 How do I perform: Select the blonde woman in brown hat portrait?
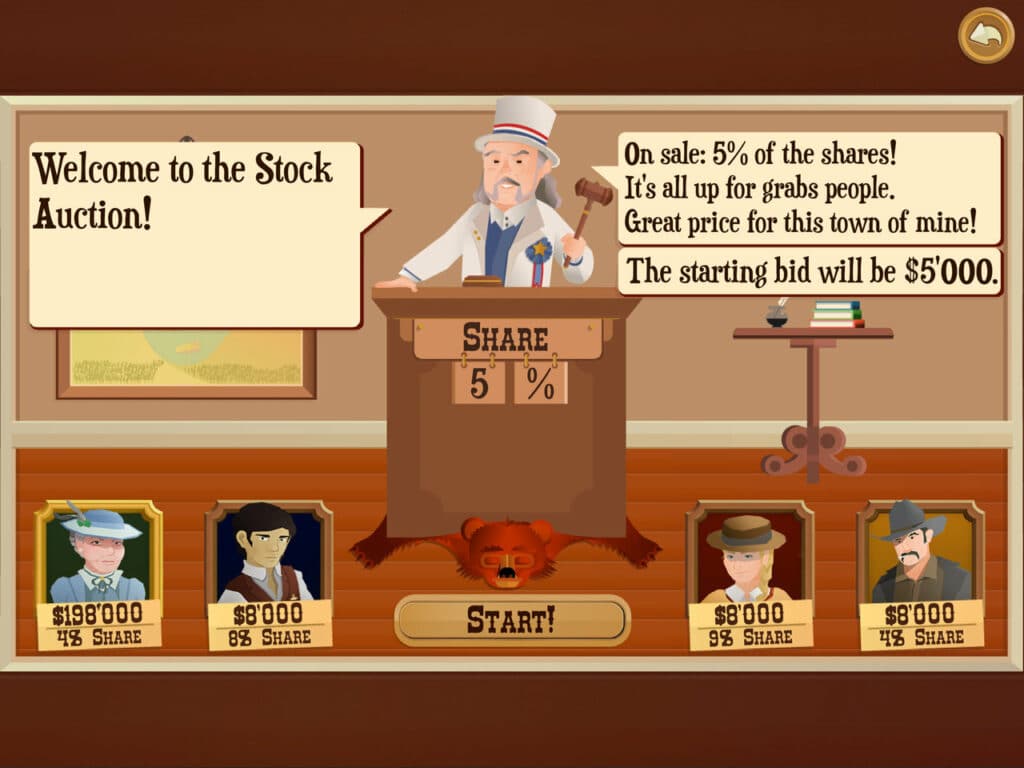[x=750, y=553]
